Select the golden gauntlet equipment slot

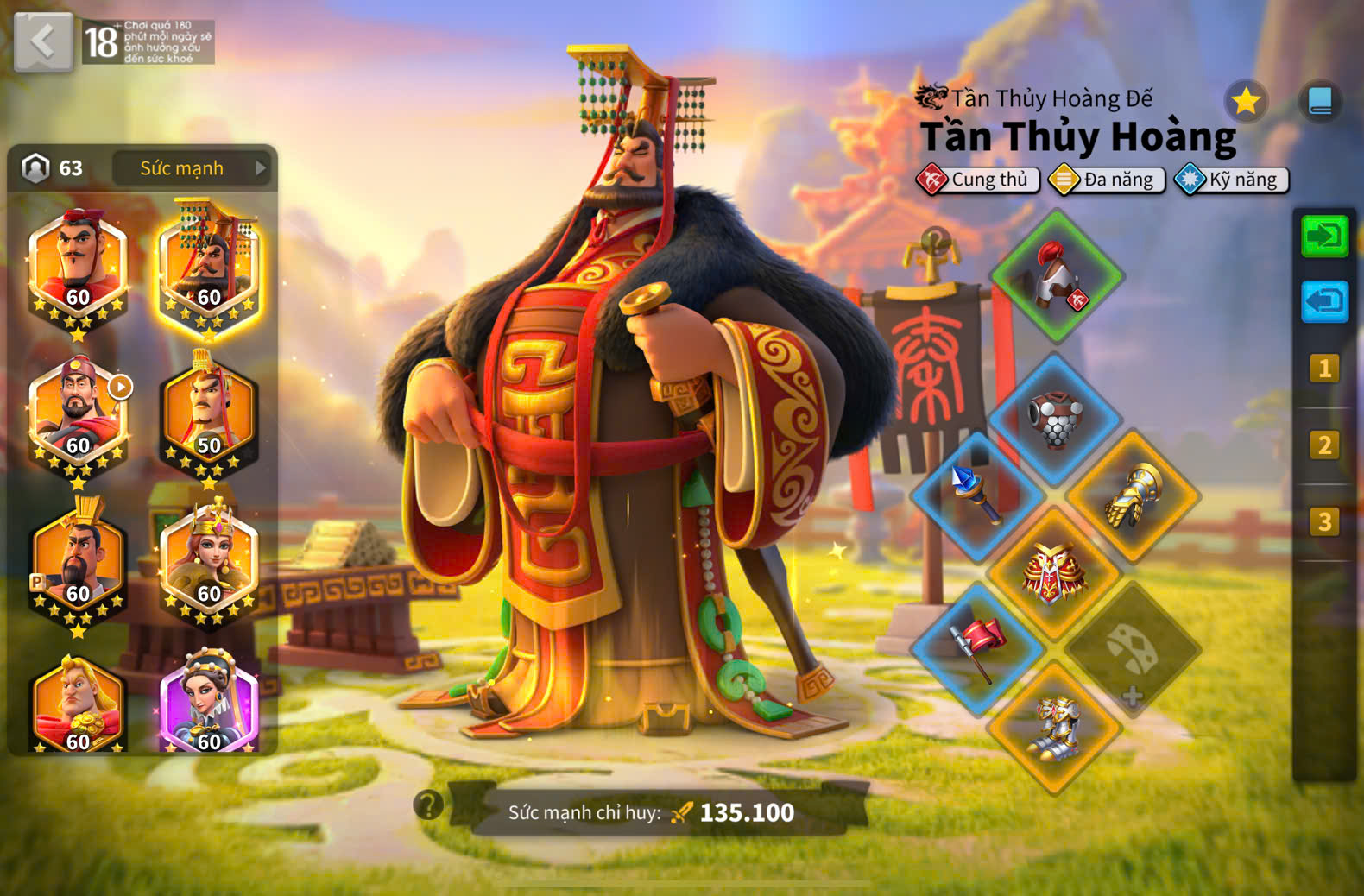pyautogui.click(x=1133, y=495)
